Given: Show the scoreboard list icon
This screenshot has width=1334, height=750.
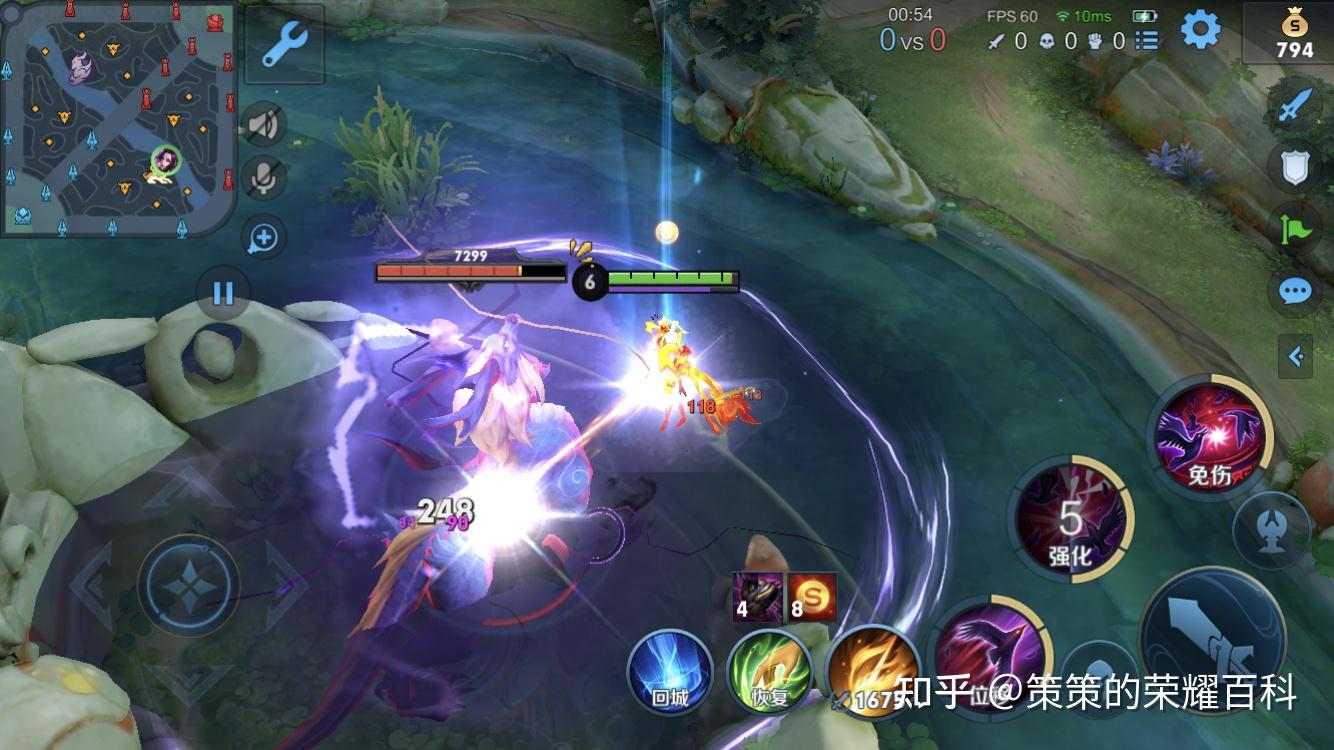Looking at the screenshot, I should click(1147, 41).
